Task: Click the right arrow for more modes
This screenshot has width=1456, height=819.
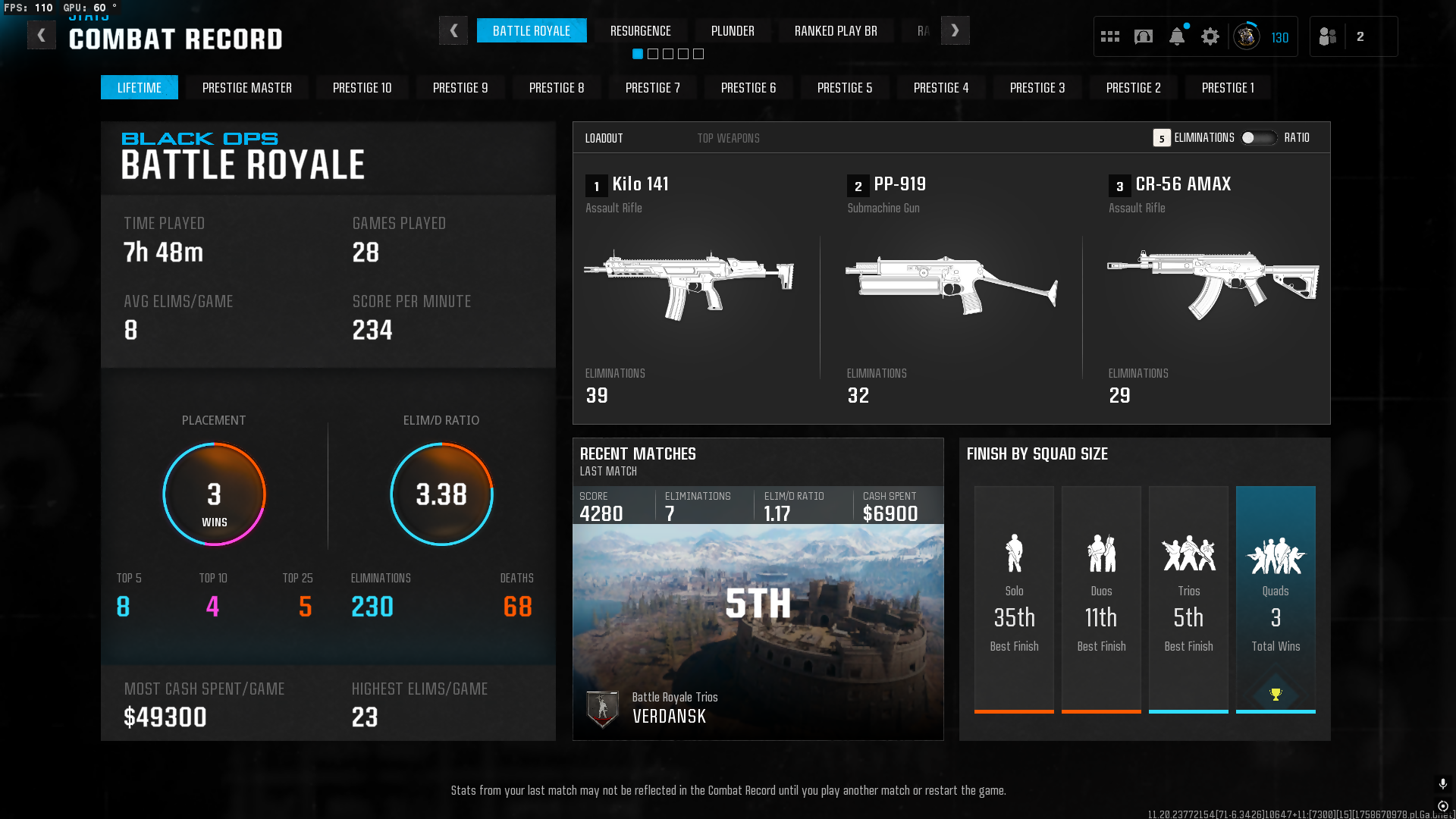Action: pyautogui.click(x=955, y=31)
